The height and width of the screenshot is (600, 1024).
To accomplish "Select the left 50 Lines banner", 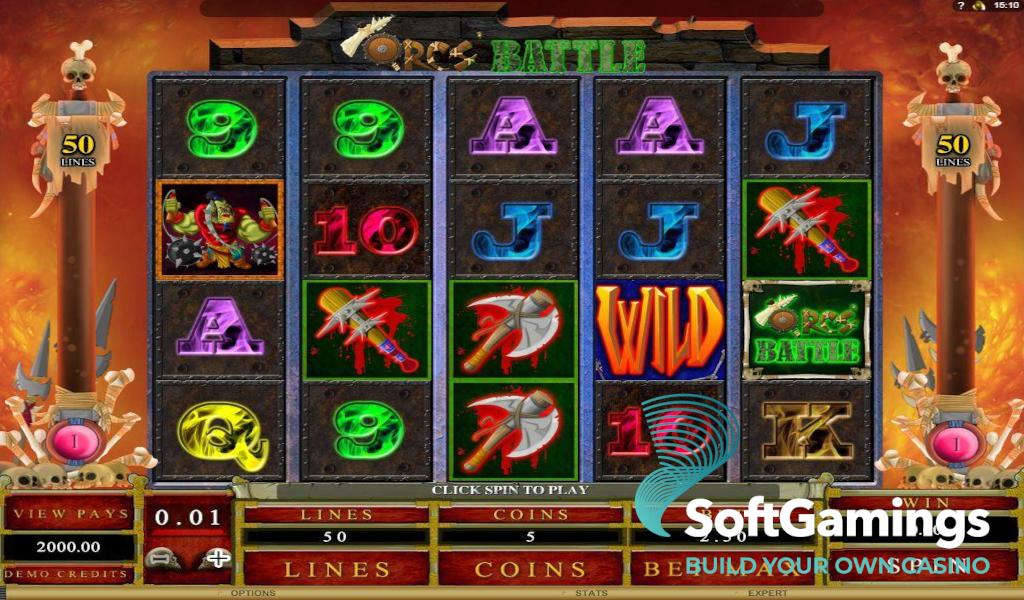I will (x=76, y=147).
